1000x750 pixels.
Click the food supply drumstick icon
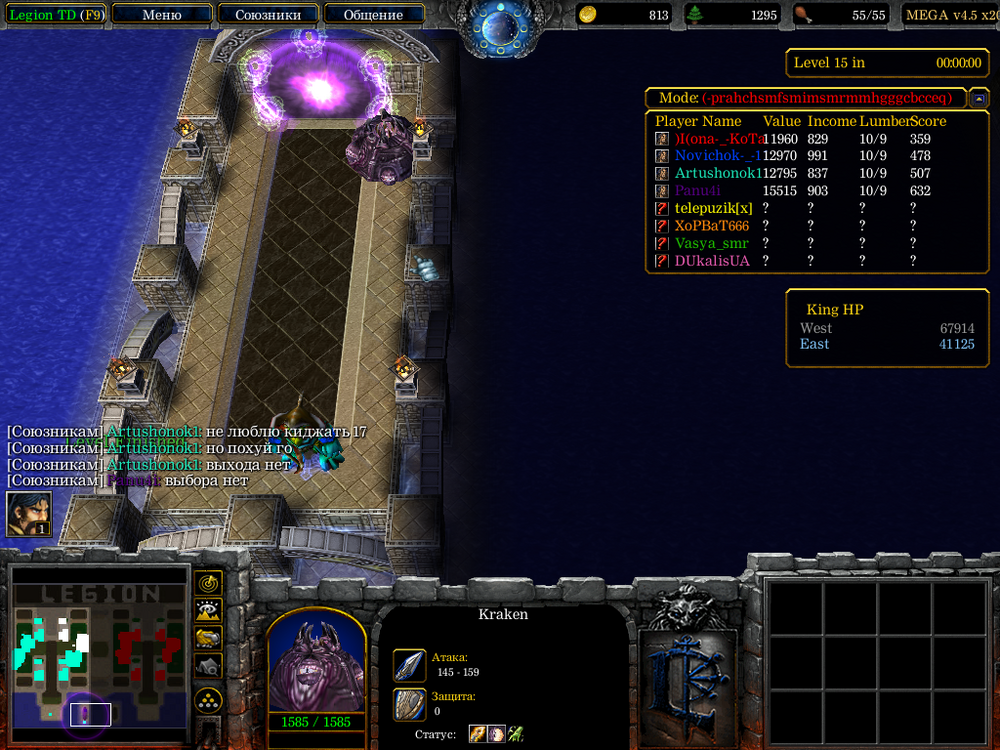(x=803, y=15)
